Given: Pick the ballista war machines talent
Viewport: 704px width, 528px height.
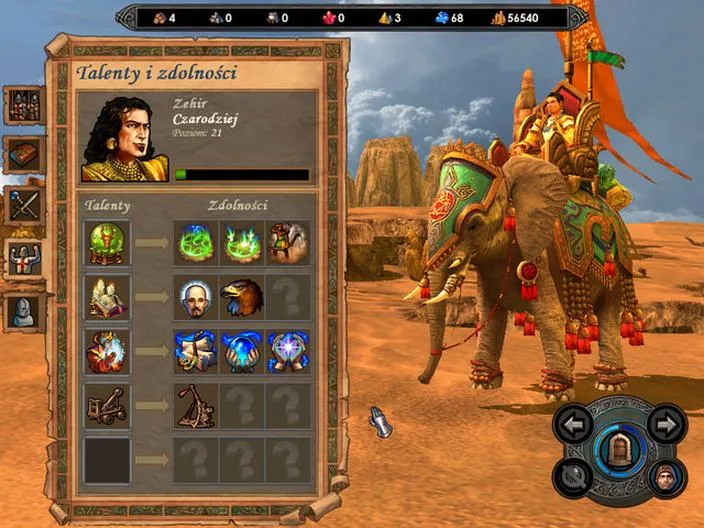Looking at the screenshot, I should point(107,405).
